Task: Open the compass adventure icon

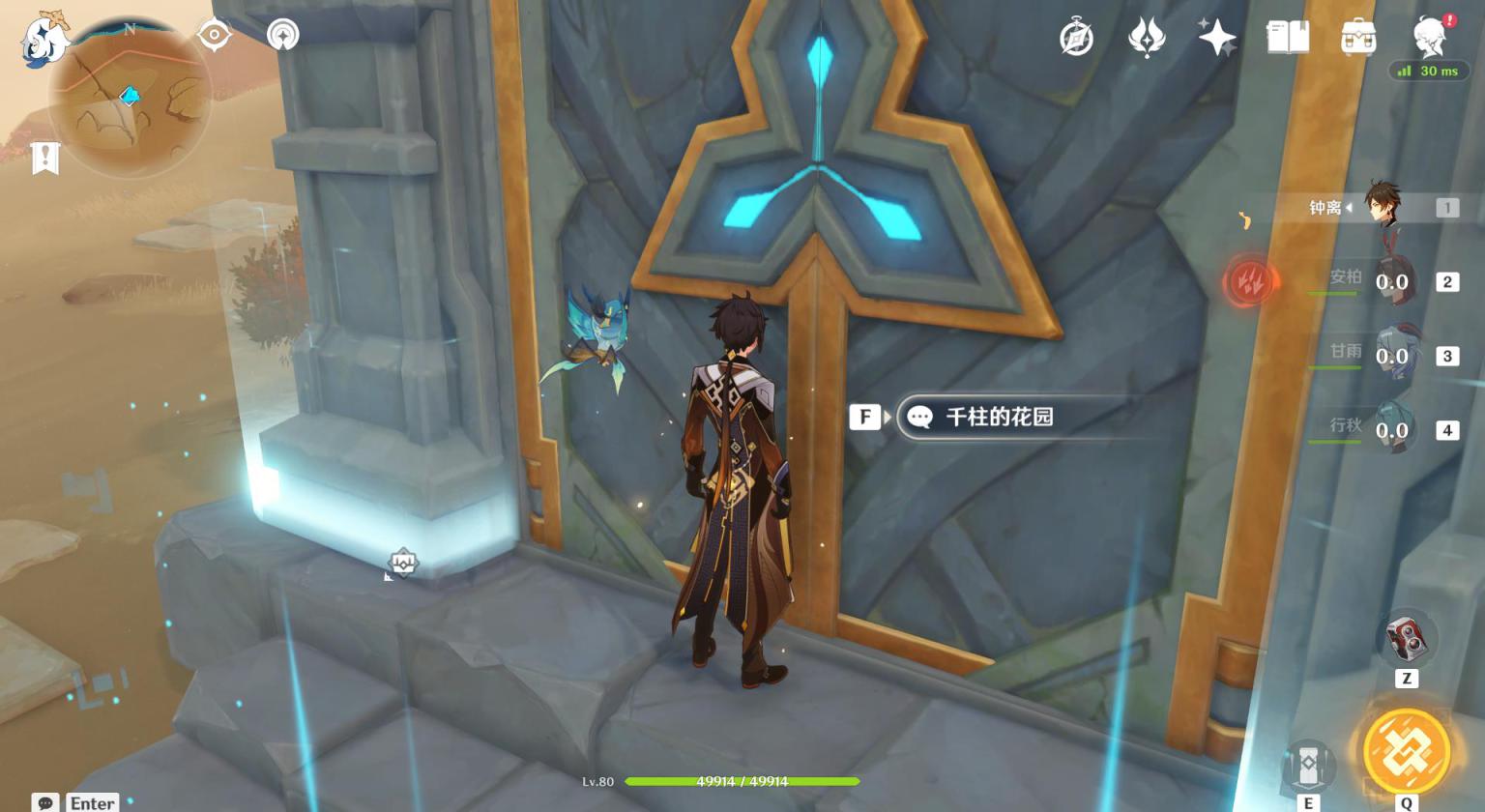Action: pyautogui.click(x=1076, y=39)
